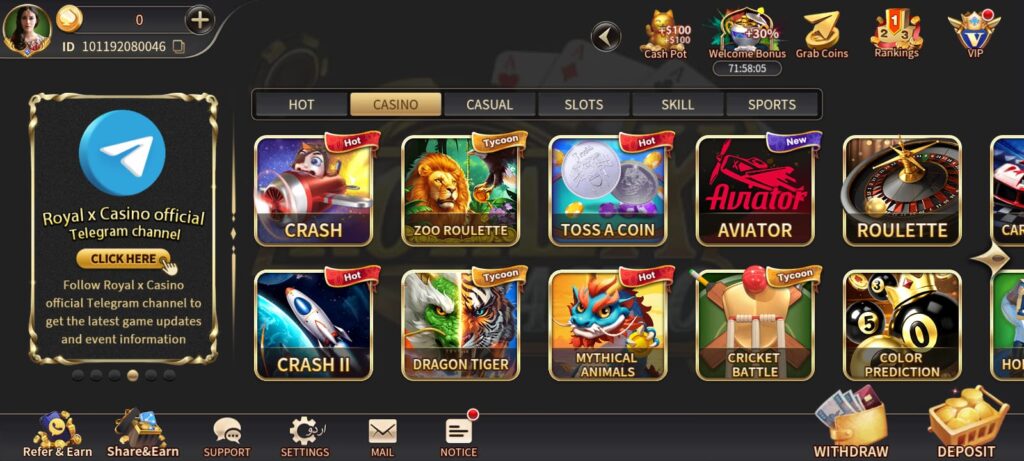Open the Zoo Roulette game
Screen dimensions: 1024x461
(461, 191)
